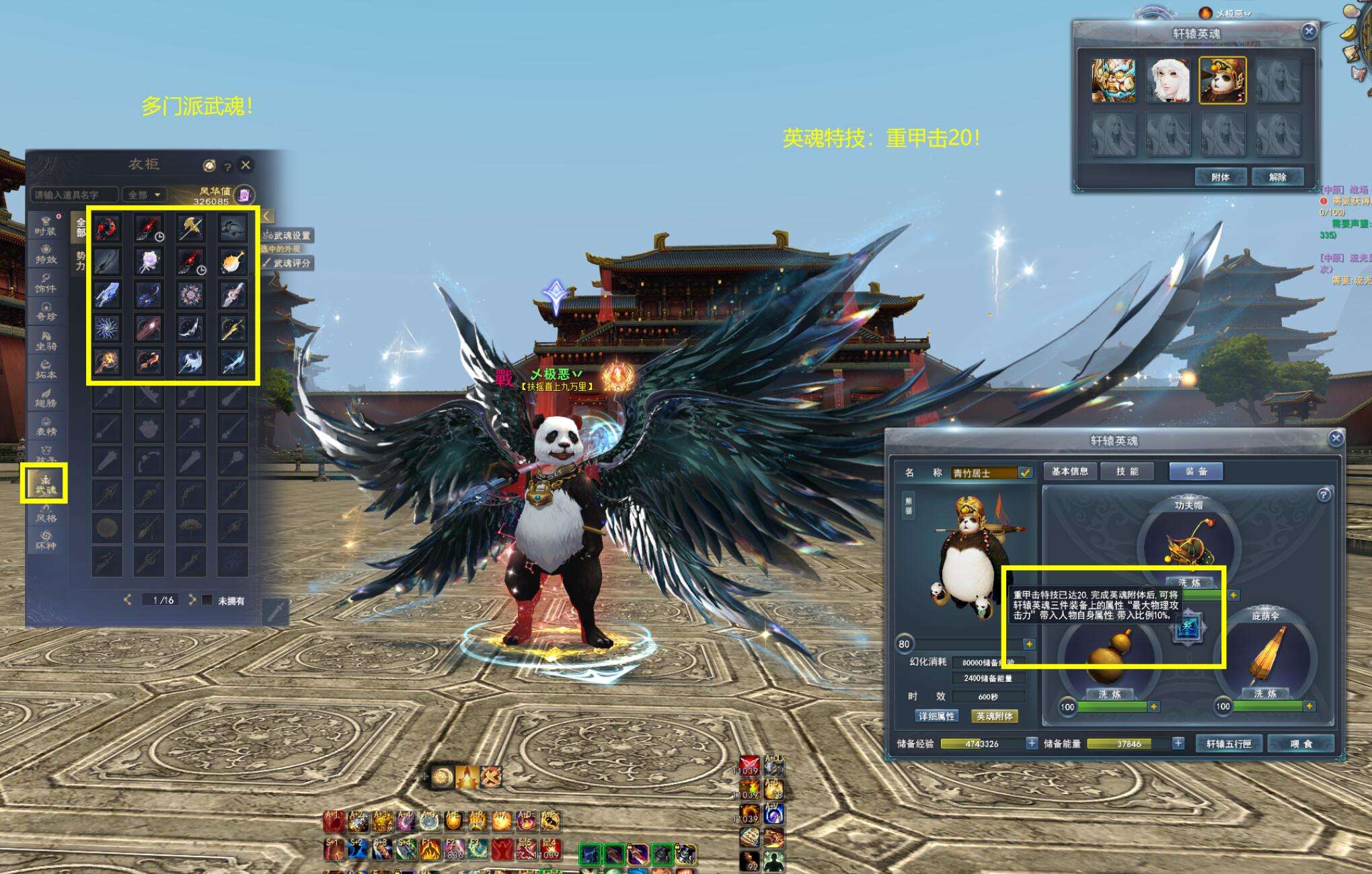Switch to the 时装 costume category

coord(46,226)
